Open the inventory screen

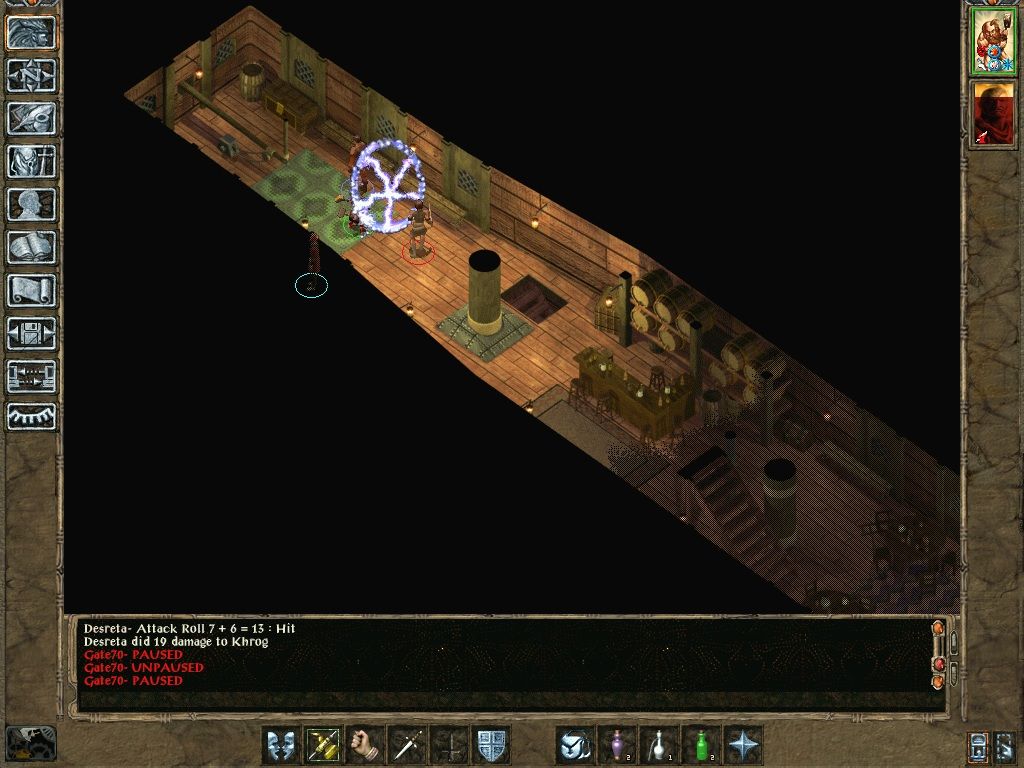pos(32,161)
